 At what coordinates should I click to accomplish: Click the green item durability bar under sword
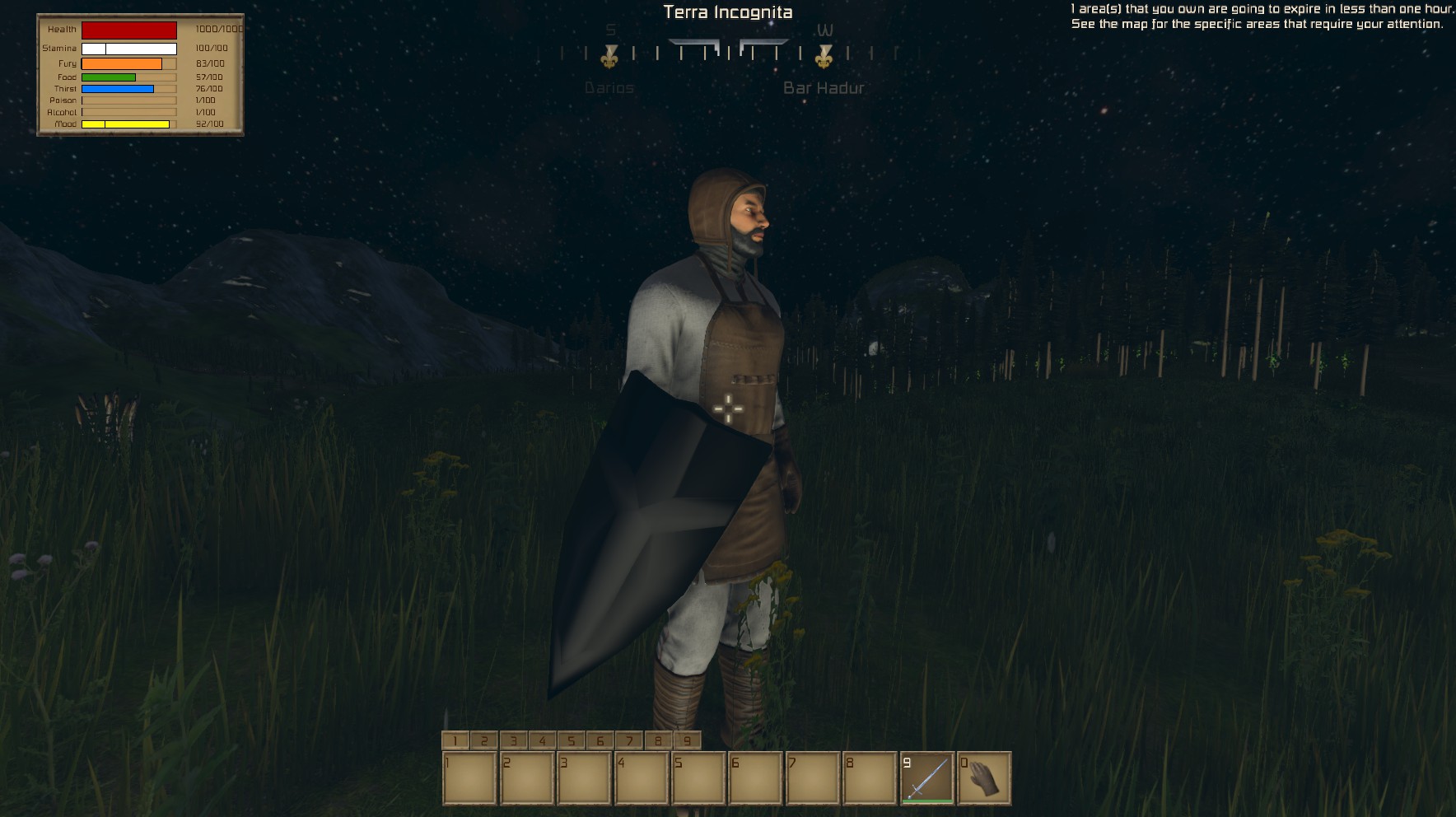pyautogui.click(x=928, y=800)
